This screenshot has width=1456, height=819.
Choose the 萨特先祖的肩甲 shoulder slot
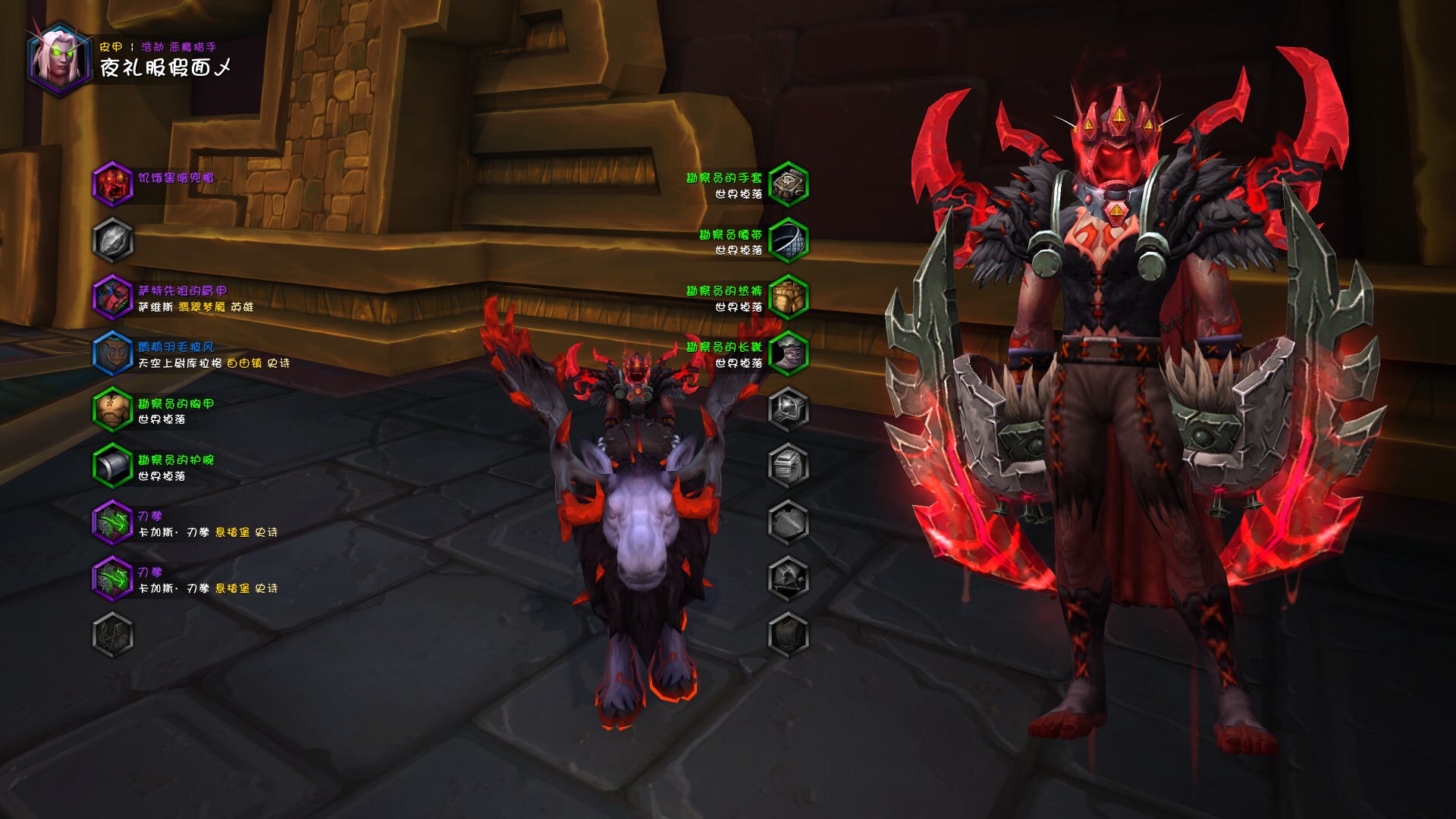[112, 297]
